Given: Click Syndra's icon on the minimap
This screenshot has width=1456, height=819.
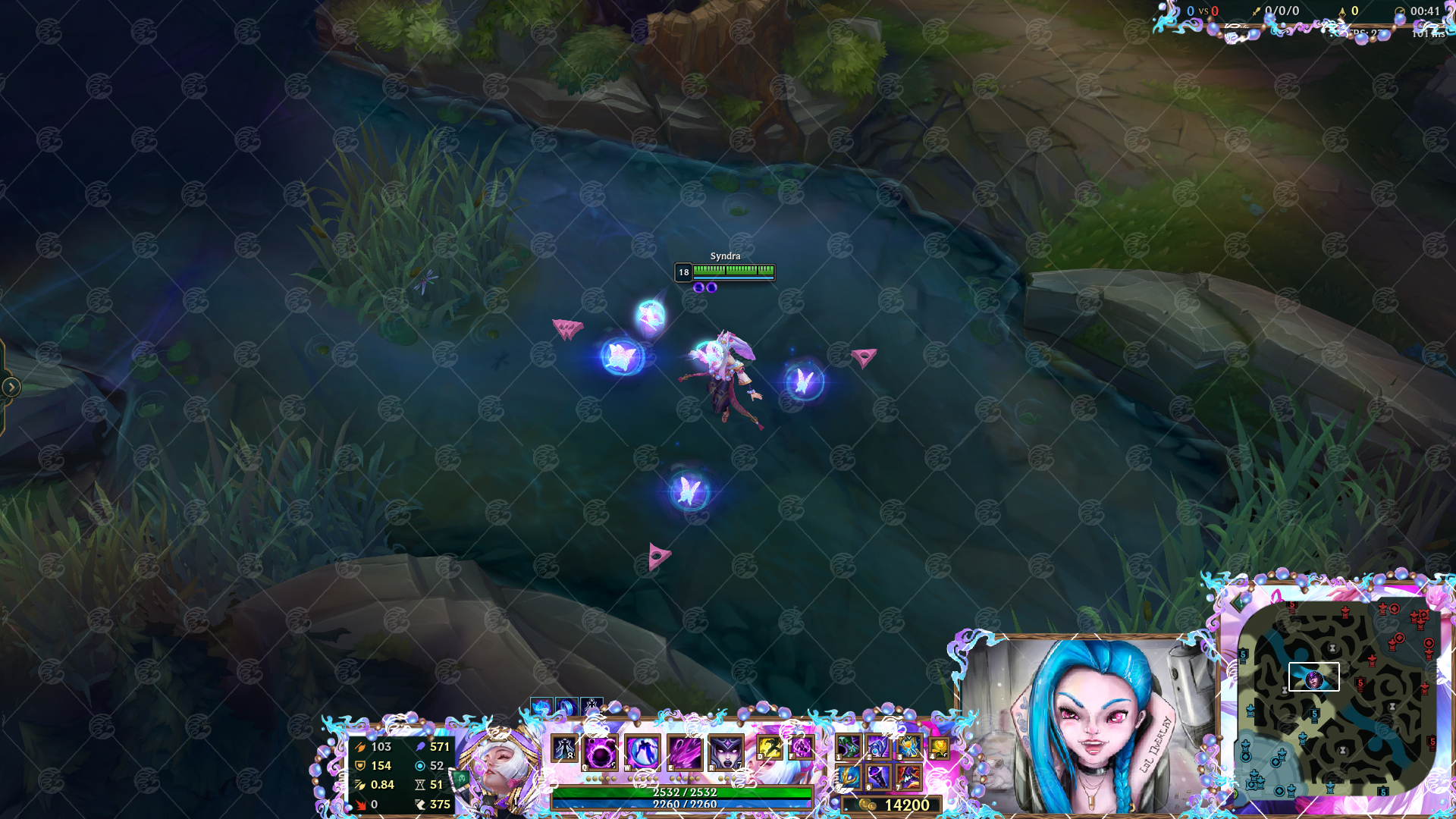Looking at the screenshot, I should pos(1313,680).
